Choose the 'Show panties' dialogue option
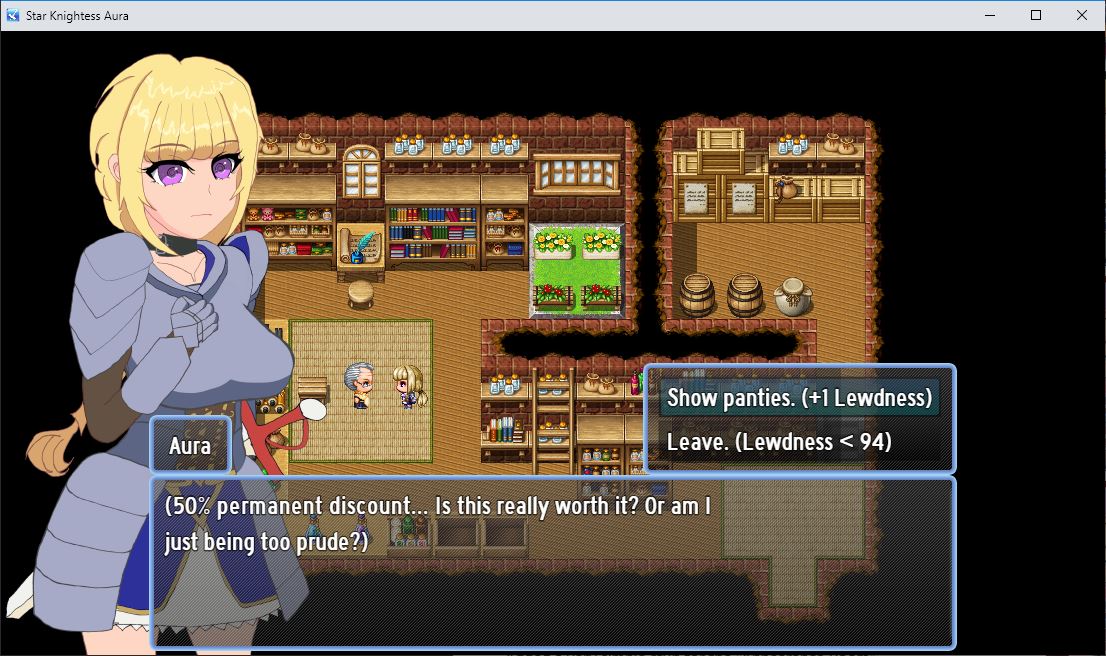The image size is (1106, 656). pos(799,397)
